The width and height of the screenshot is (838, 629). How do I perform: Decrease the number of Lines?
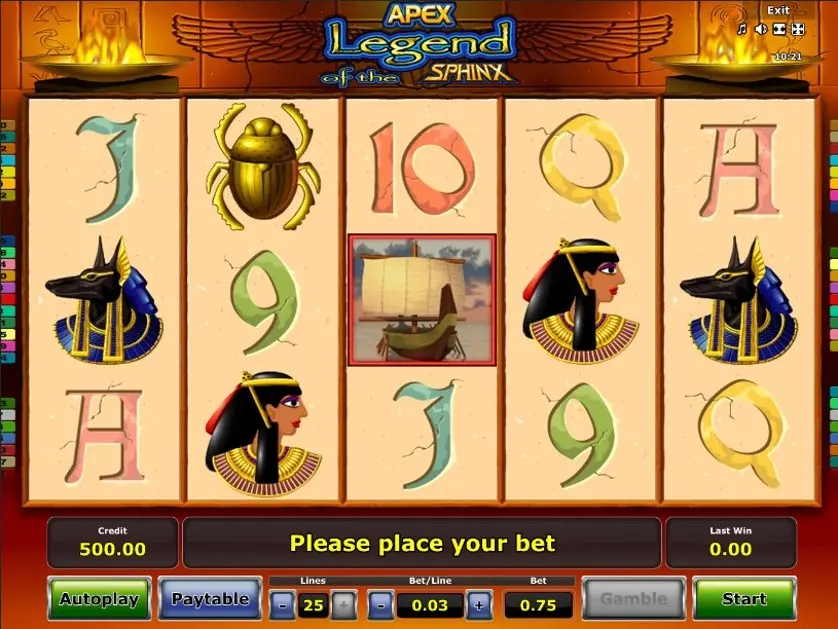click(x=283, y=604)
